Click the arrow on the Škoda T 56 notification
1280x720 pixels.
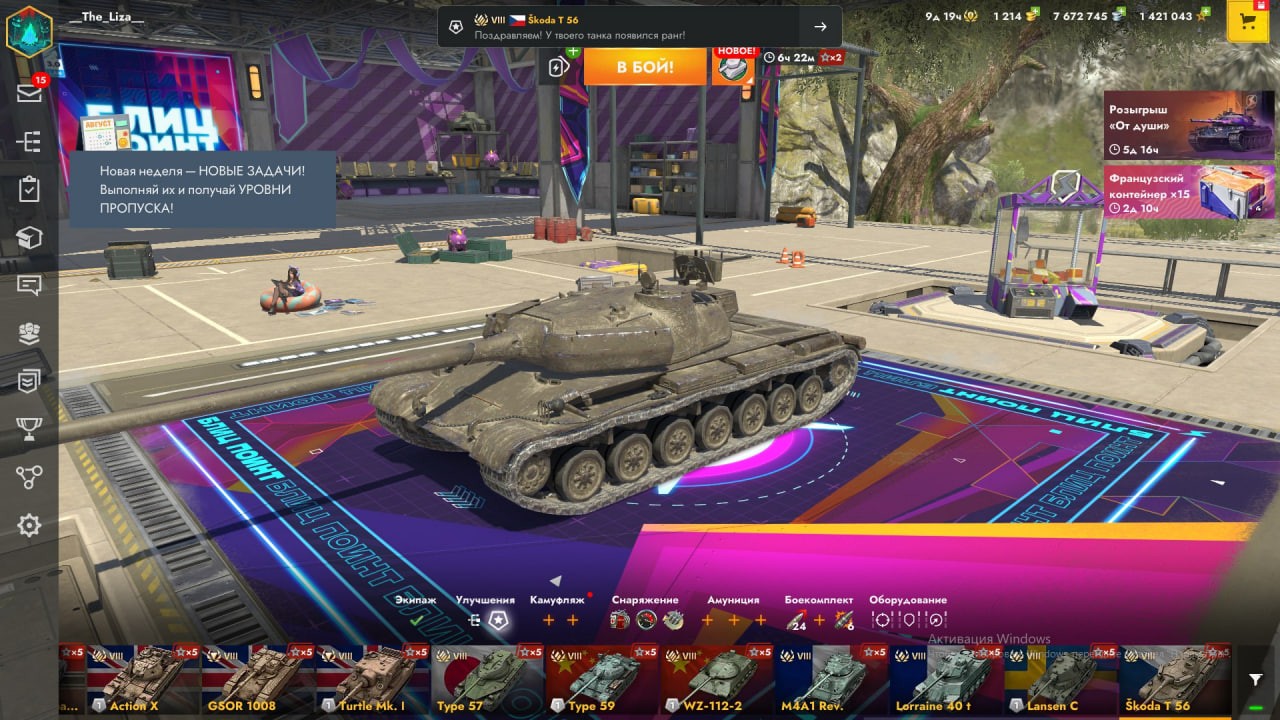pyautogui.click(x=820, y=27)
